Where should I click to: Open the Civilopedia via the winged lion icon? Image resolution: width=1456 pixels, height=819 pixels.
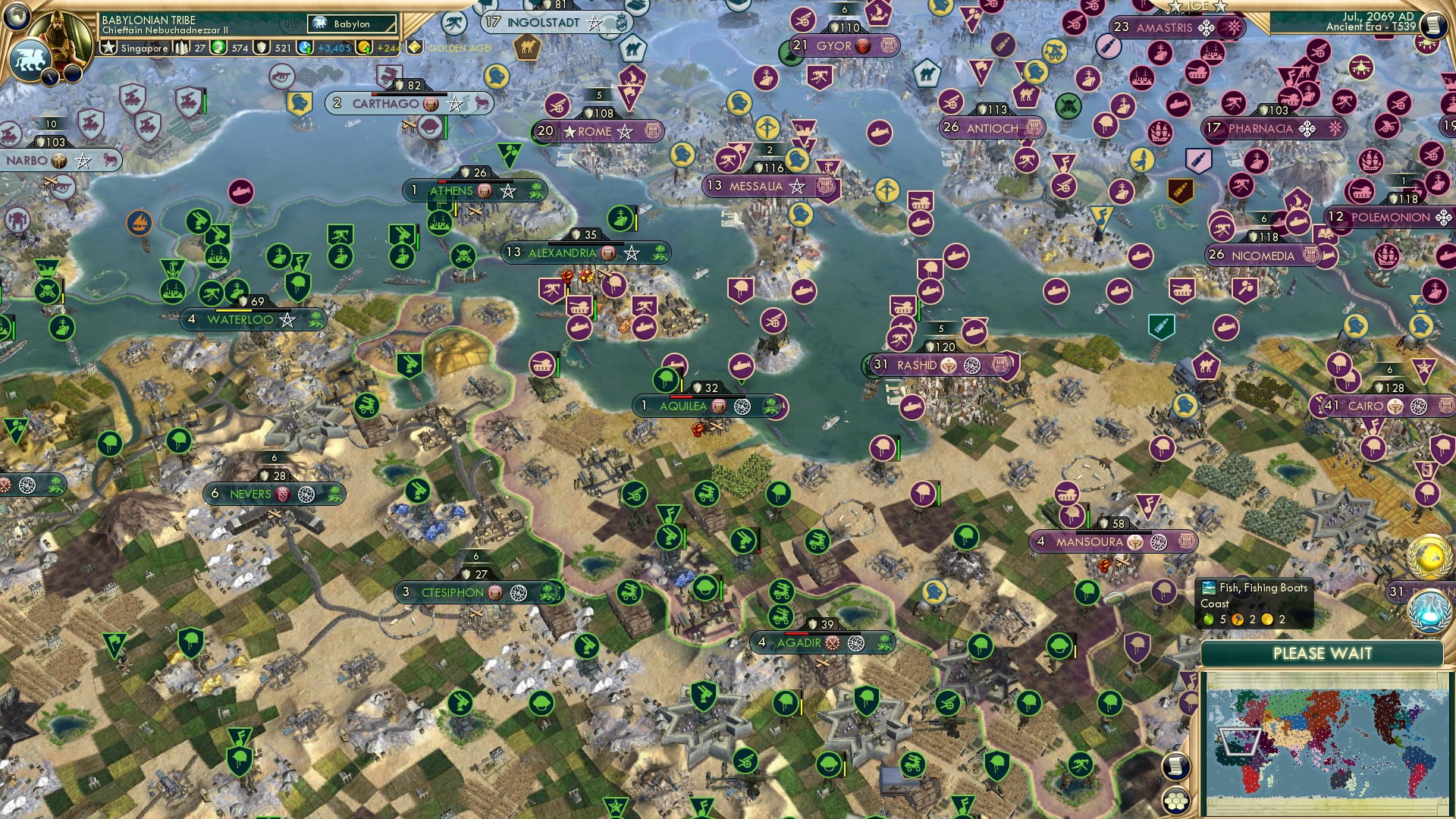[32, 59]
